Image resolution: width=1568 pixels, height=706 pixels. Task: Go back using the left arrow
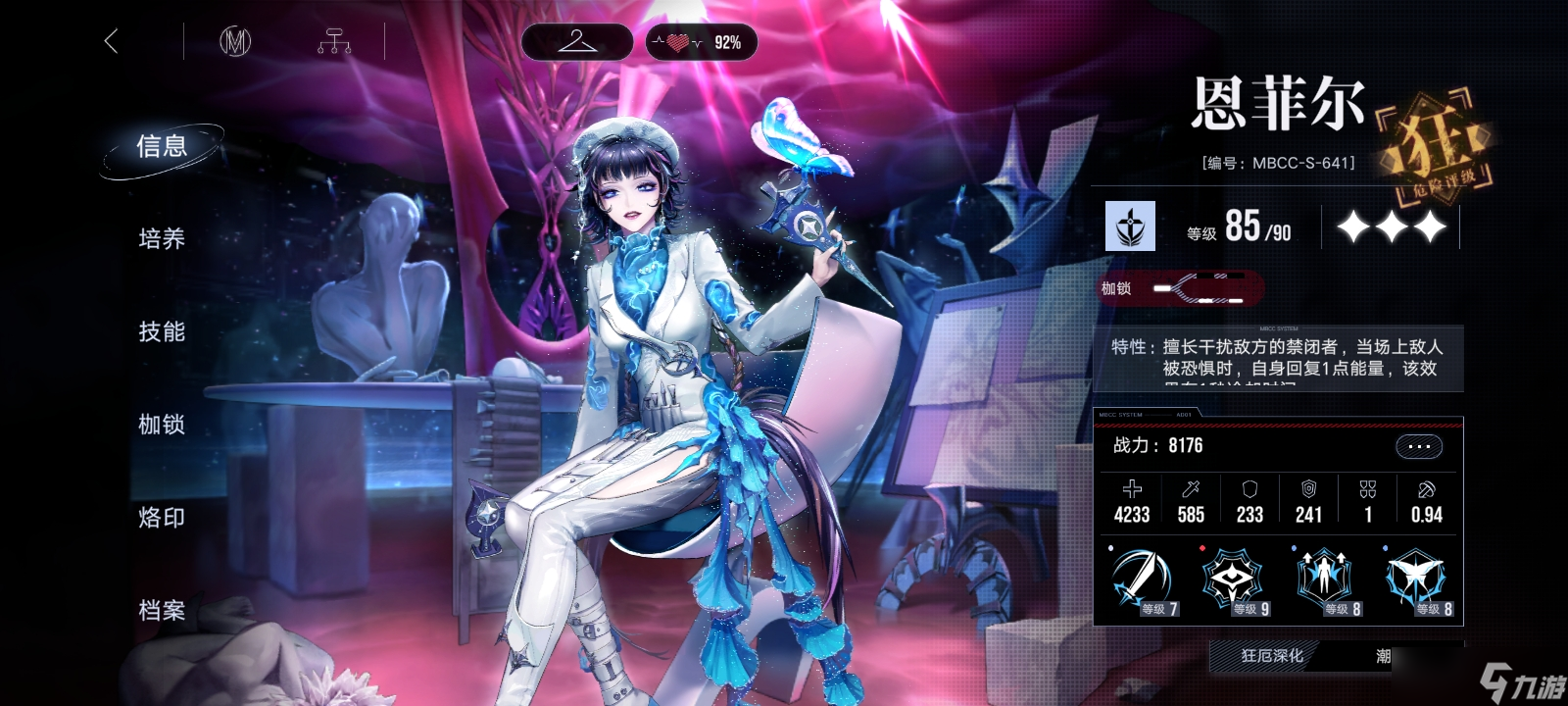point(111,41)
